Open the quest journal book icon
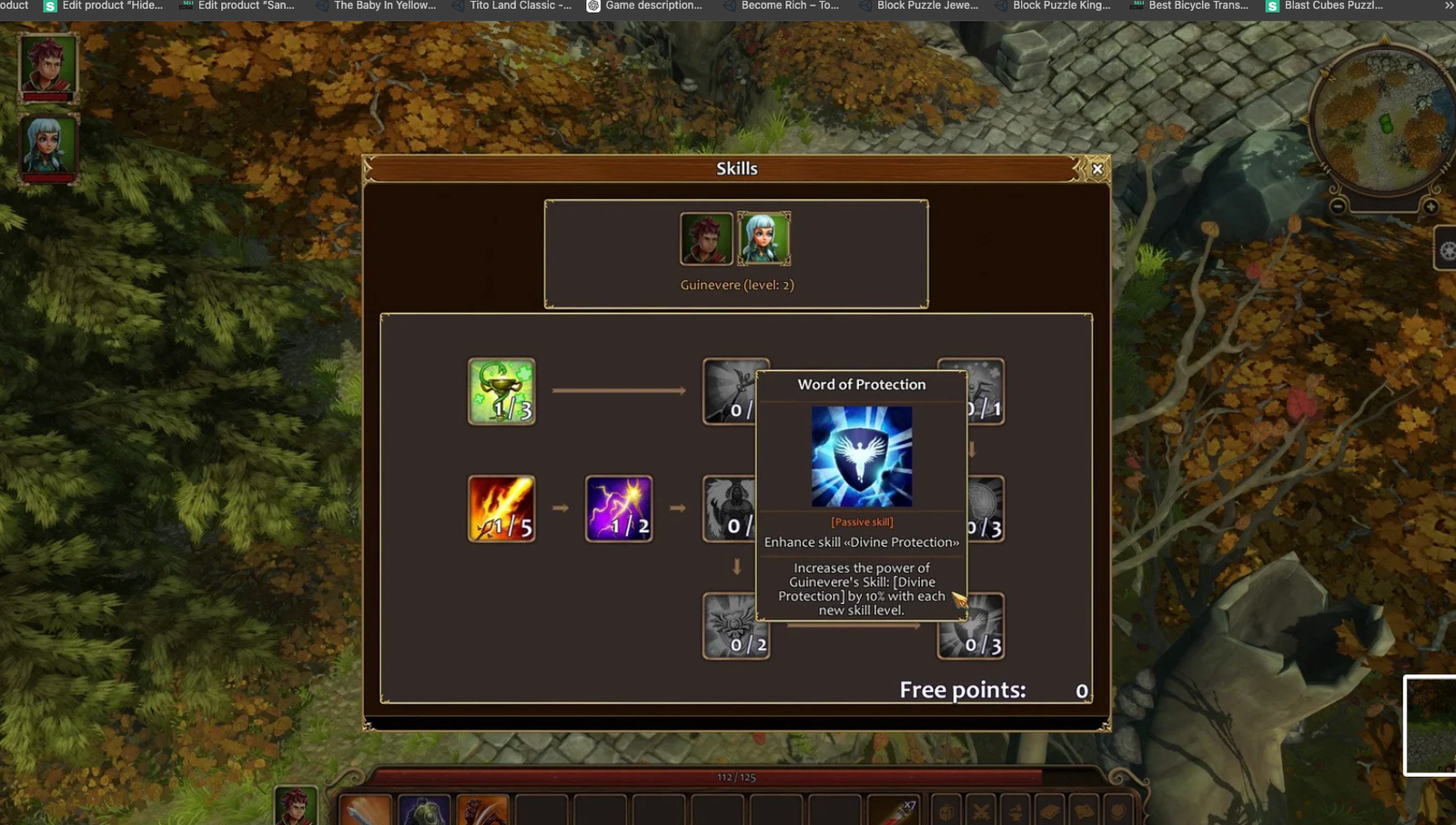This screenshot has width=1456, height=825. [x=1050, y=810]
